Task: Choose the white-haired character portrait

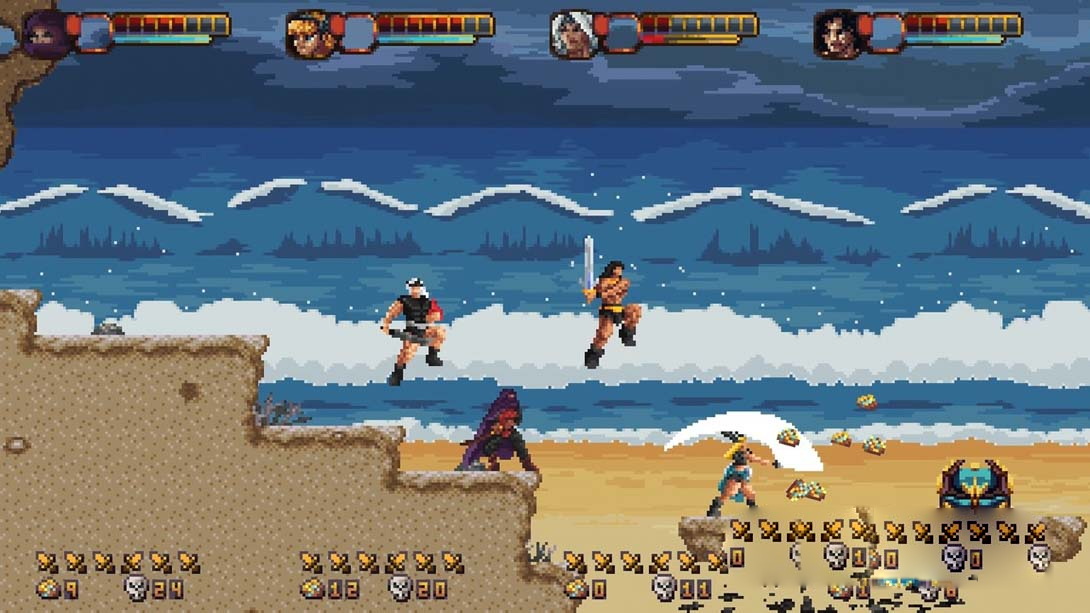Action: coord(572,35)
